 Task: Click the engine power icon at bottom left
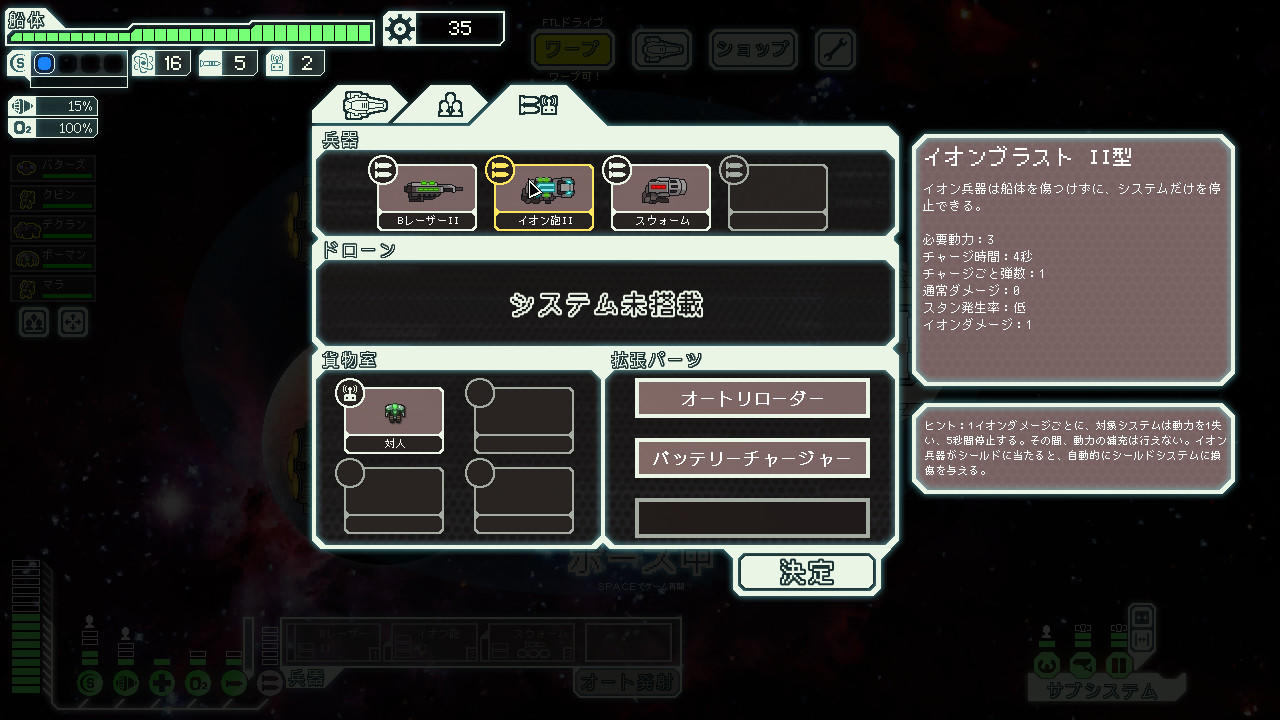click(126, 683)
